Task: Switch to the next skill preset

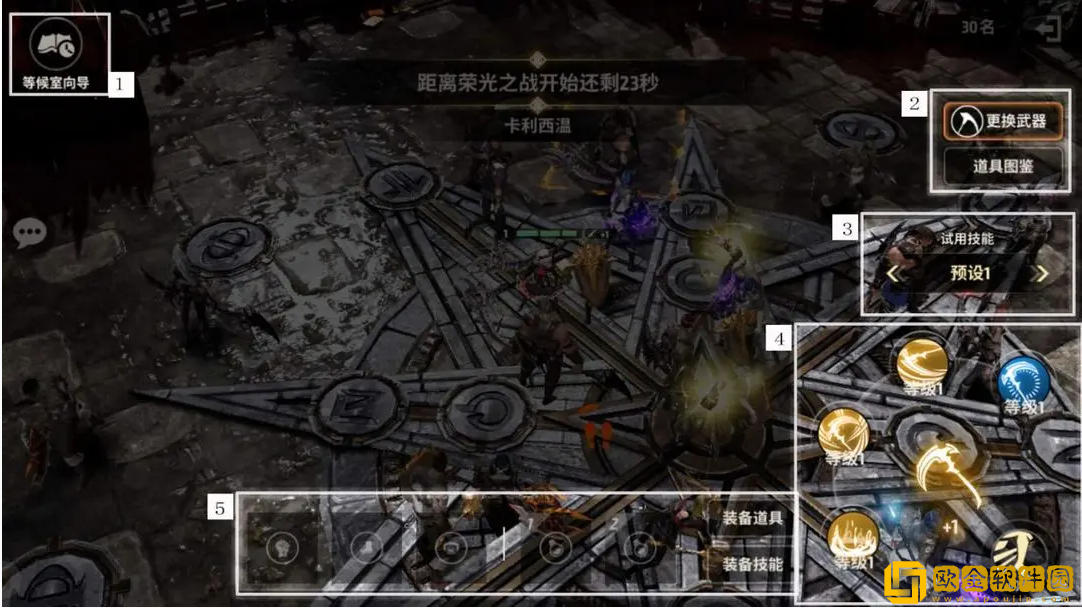Action: (1042, 273)
